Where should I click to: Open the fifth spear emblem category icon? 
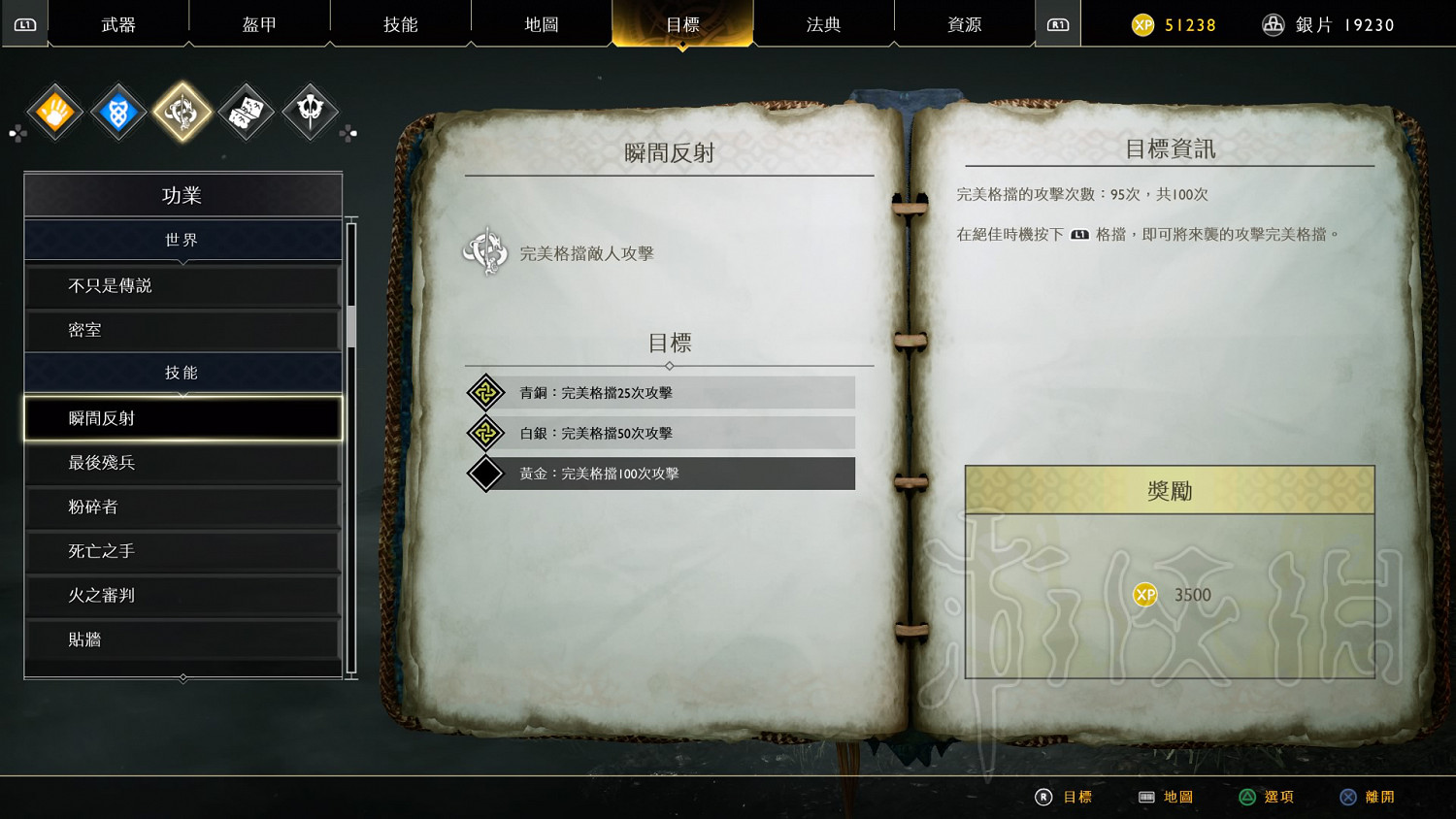point(310,112)
